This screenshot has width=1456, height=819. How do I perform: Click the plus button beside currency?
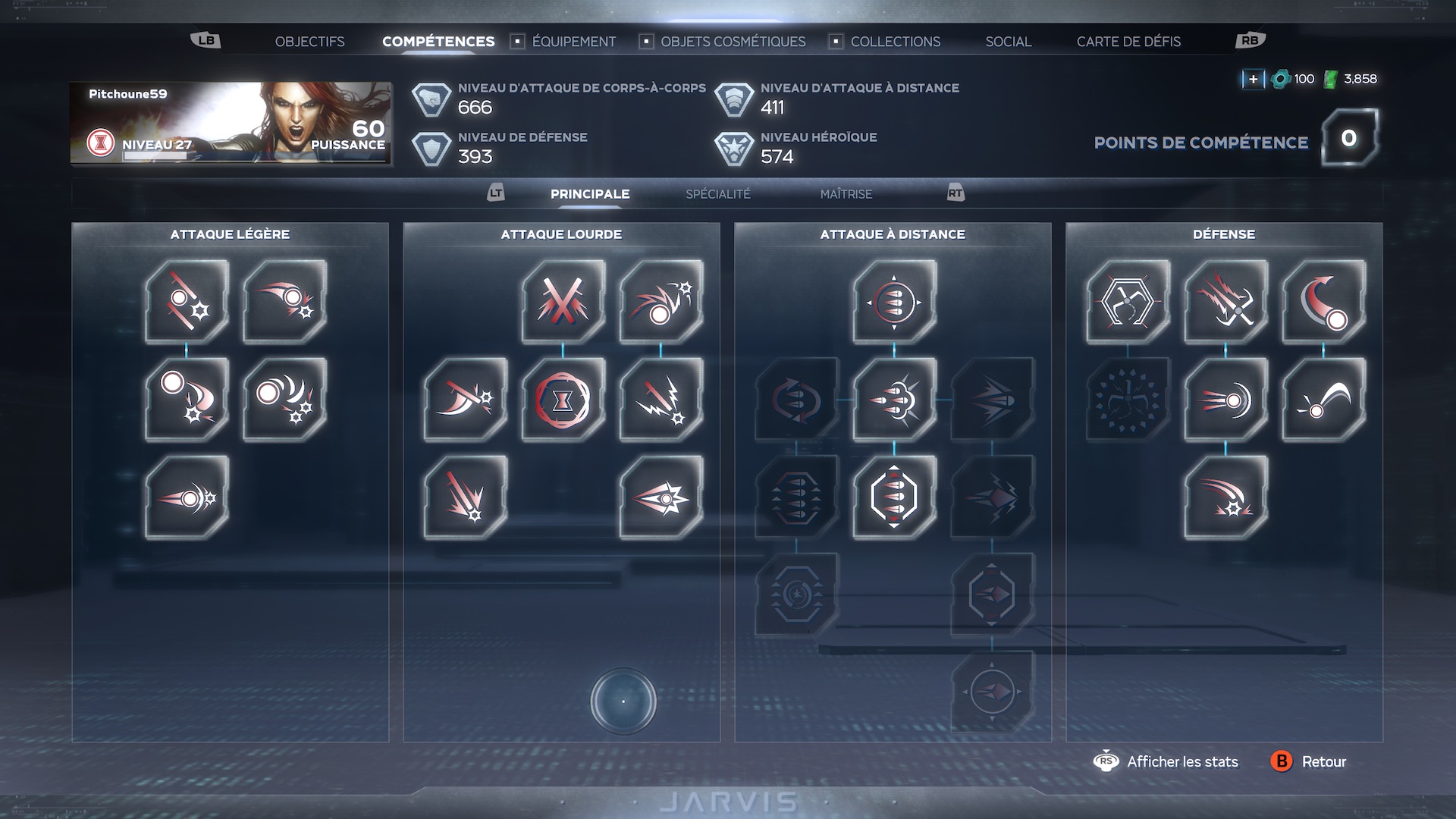[1253, 79]
